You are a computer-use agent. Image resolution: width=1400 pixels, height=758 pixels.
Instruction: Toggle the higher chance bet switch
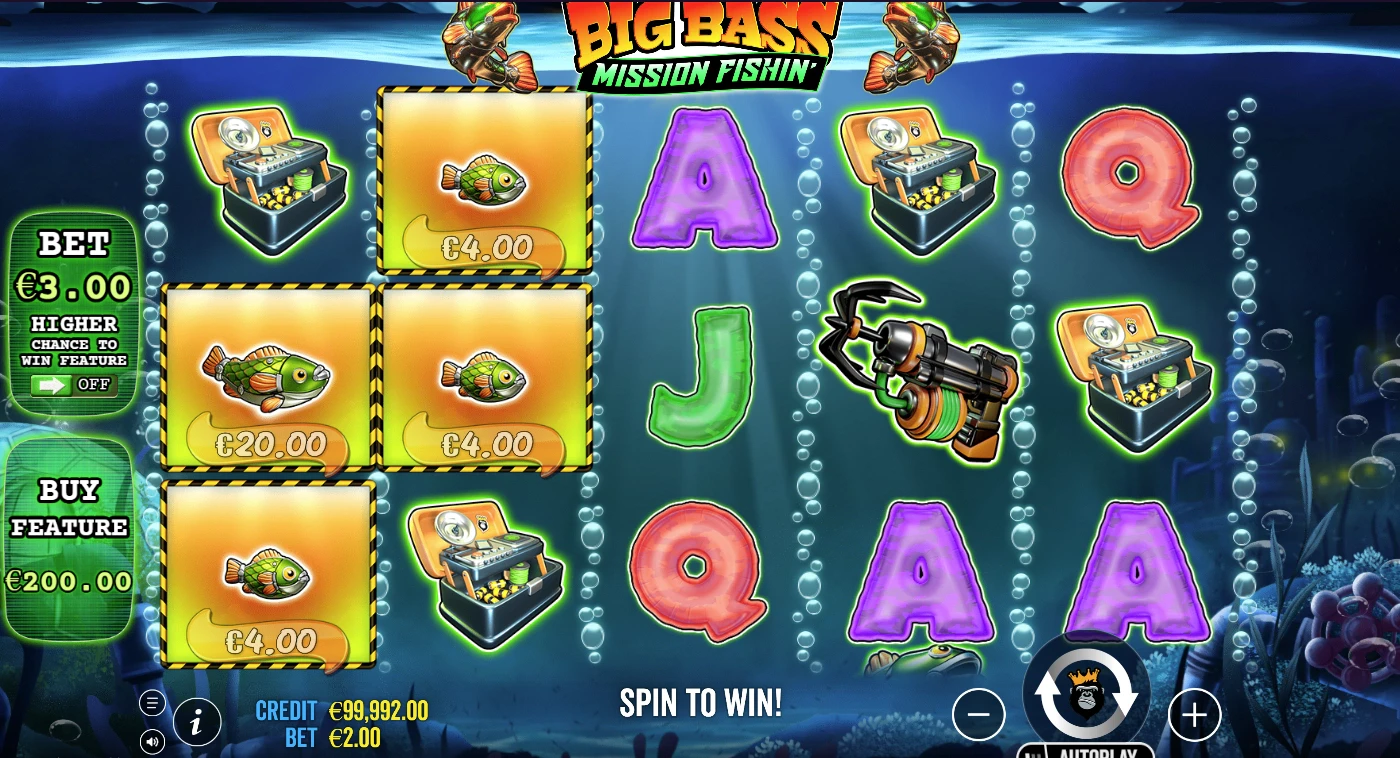73,385
